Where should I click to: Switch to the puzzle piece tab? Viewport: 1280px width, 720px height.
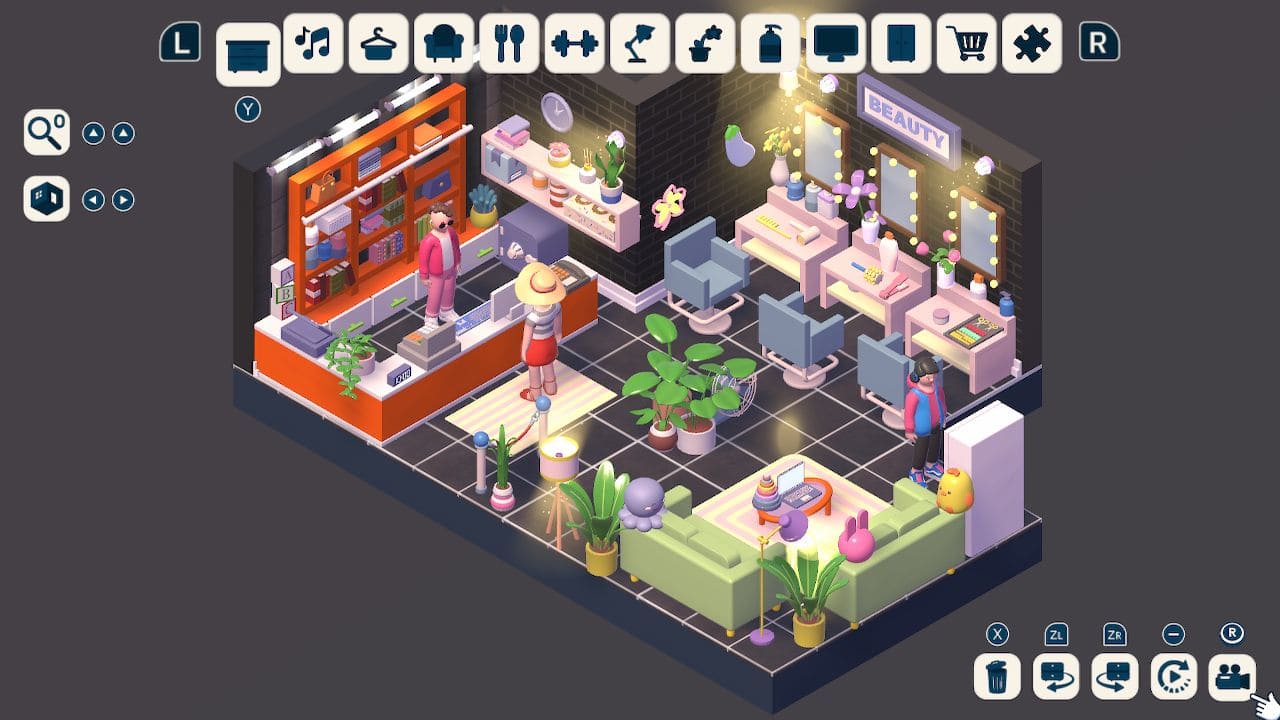[1032, 43]
